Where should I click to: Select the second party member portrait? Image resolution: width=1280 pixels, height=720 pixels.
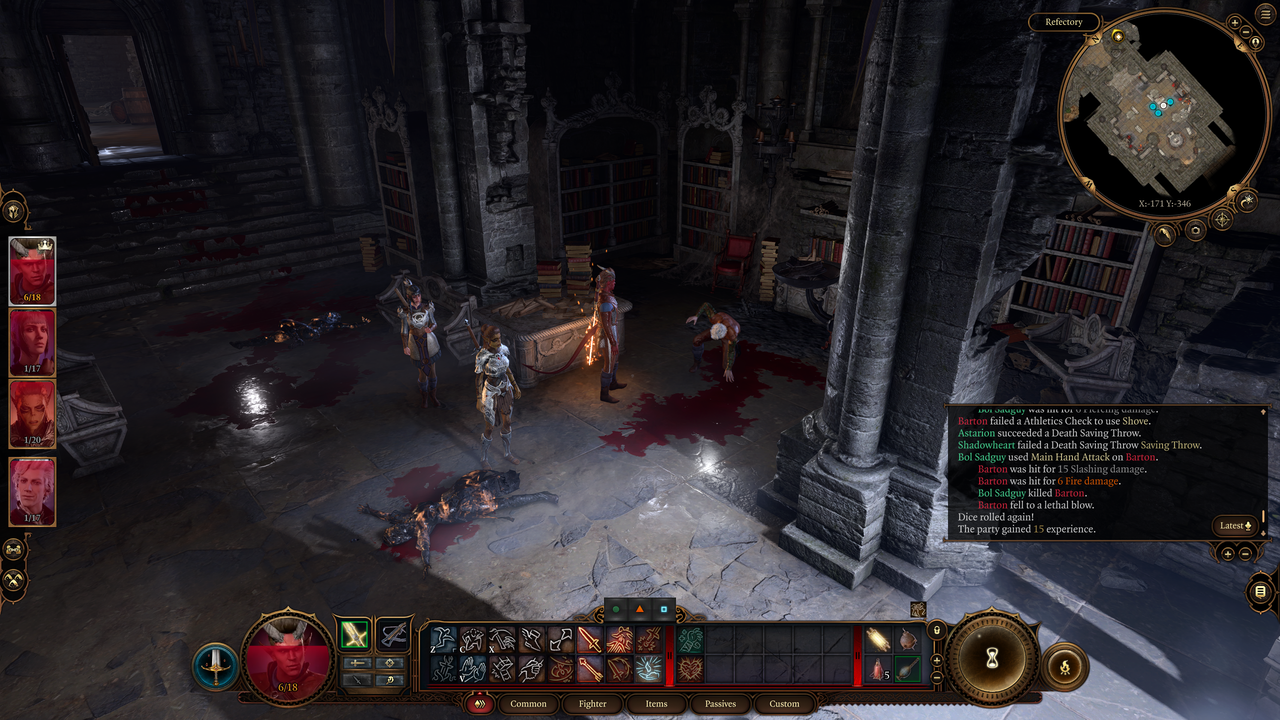pos(32,343)
